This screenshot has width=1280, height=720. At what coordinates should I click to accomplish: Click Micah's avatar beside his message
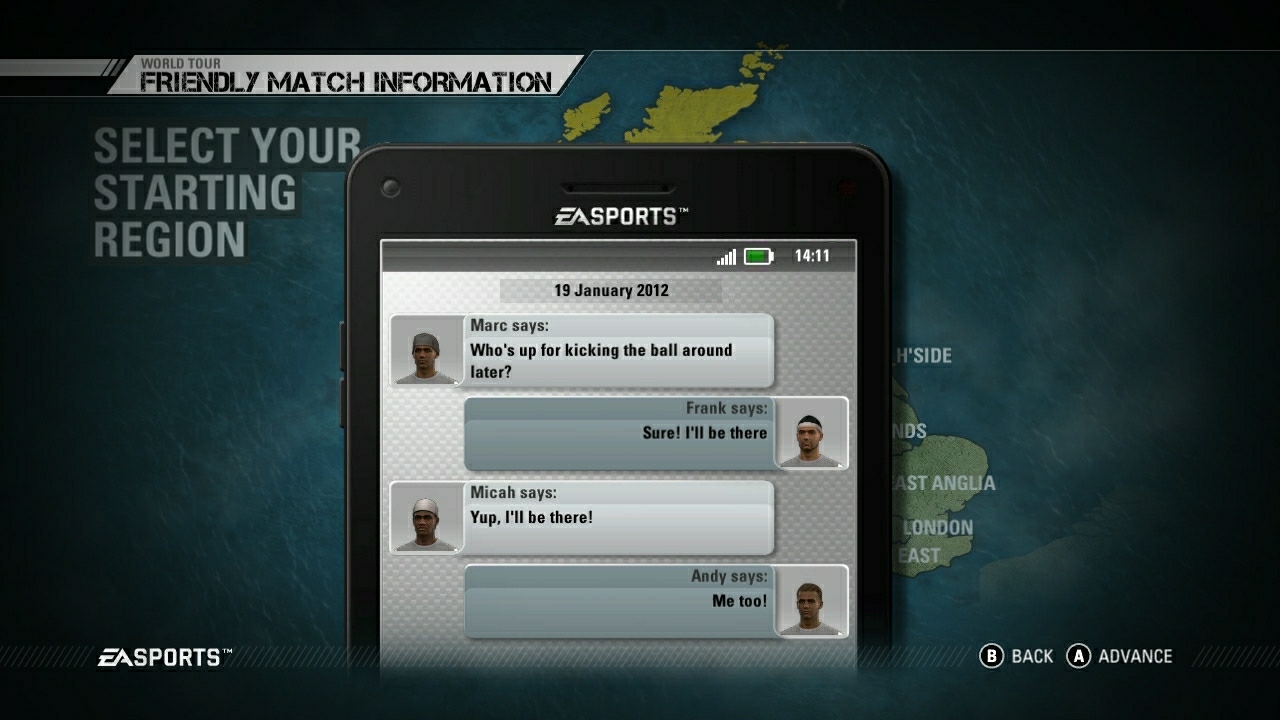point(428,518)
